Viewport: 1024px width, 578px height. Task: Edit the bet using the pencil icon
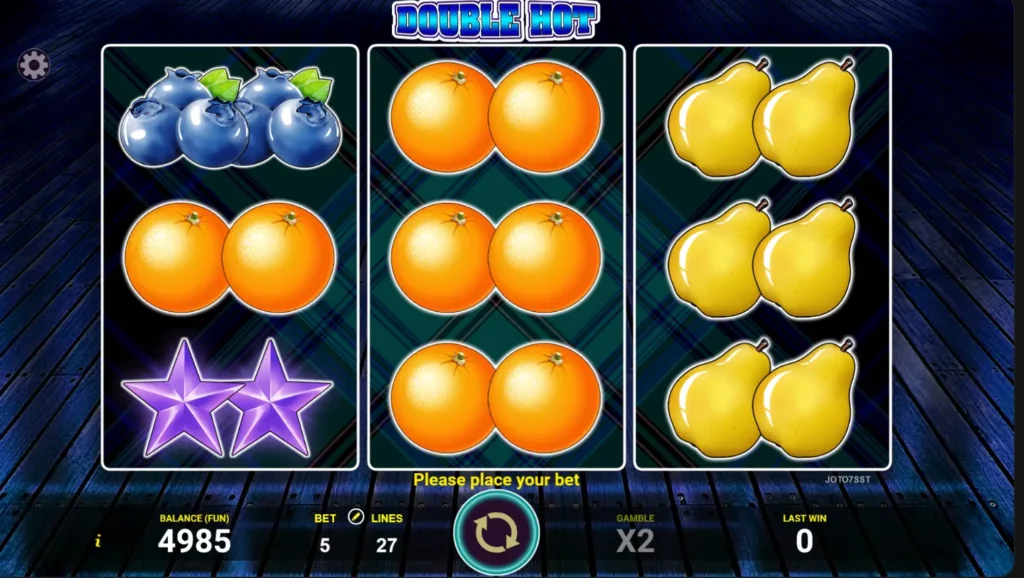point(355,518)
